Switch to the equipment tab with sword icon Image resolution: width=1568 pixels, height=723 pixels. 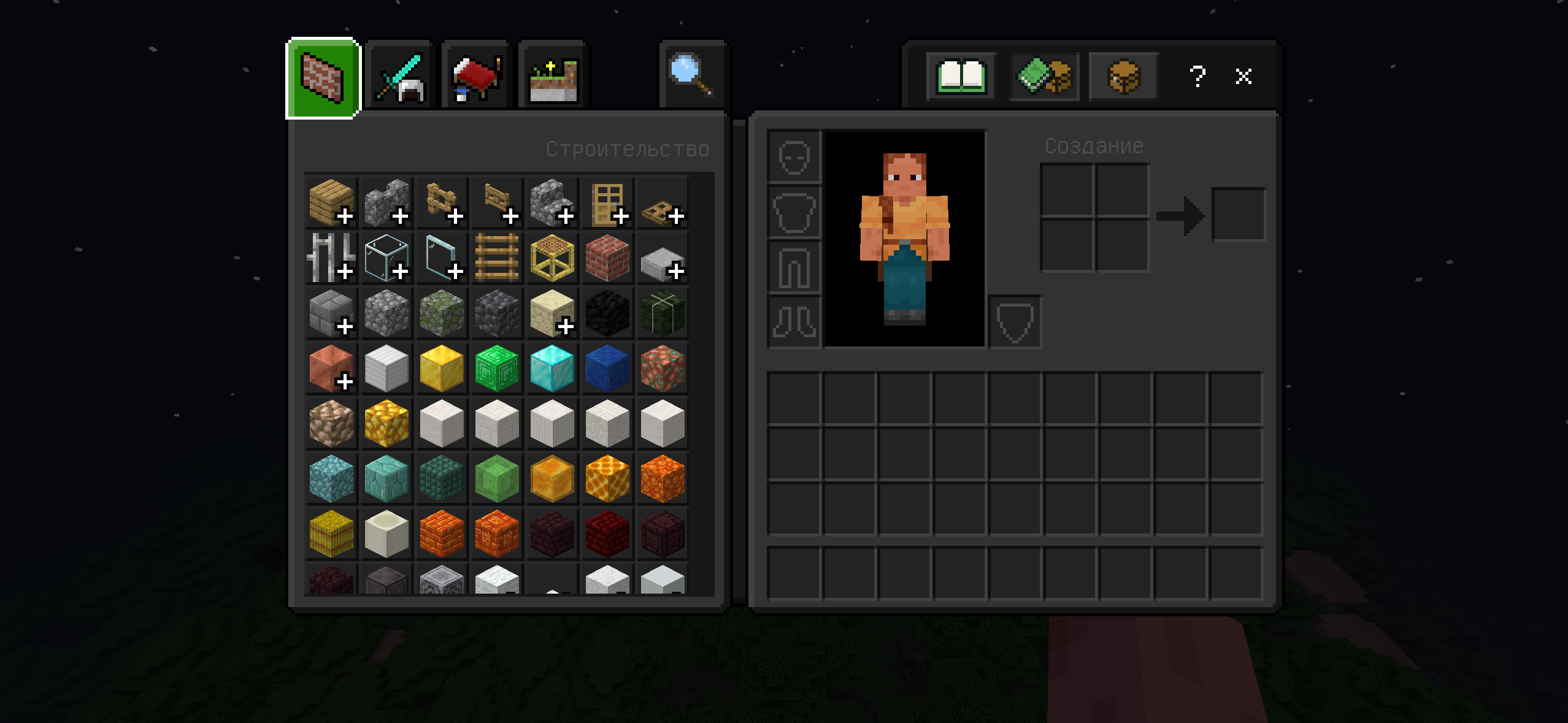point(399,74)
